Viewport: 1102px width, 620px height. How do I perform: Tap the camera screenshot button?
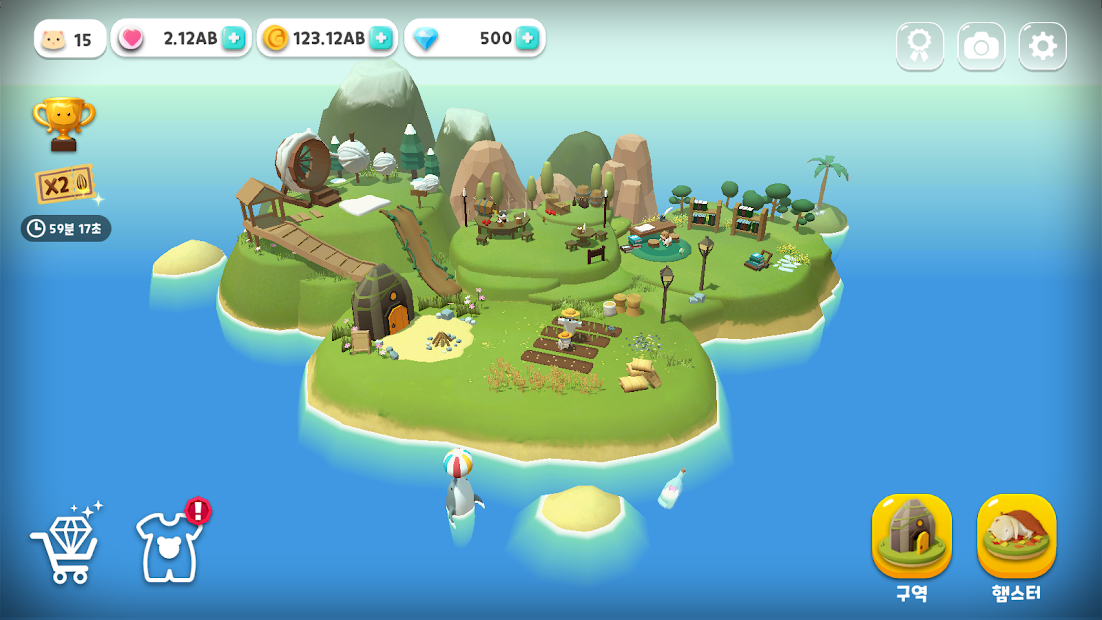coord(981,46)
